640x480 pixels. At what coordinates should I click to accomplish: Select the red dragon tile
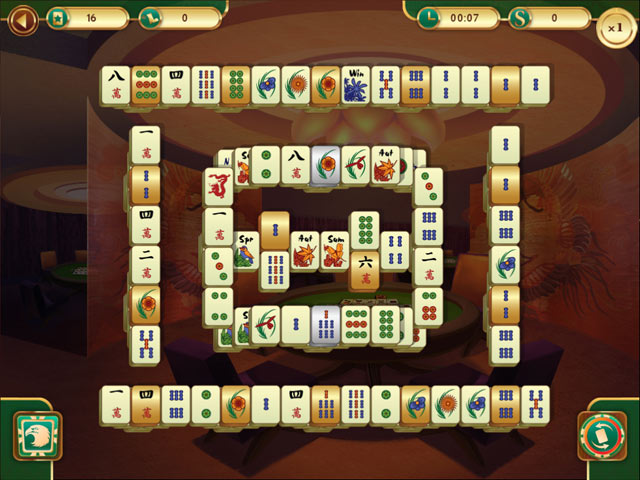click(218, 186)
